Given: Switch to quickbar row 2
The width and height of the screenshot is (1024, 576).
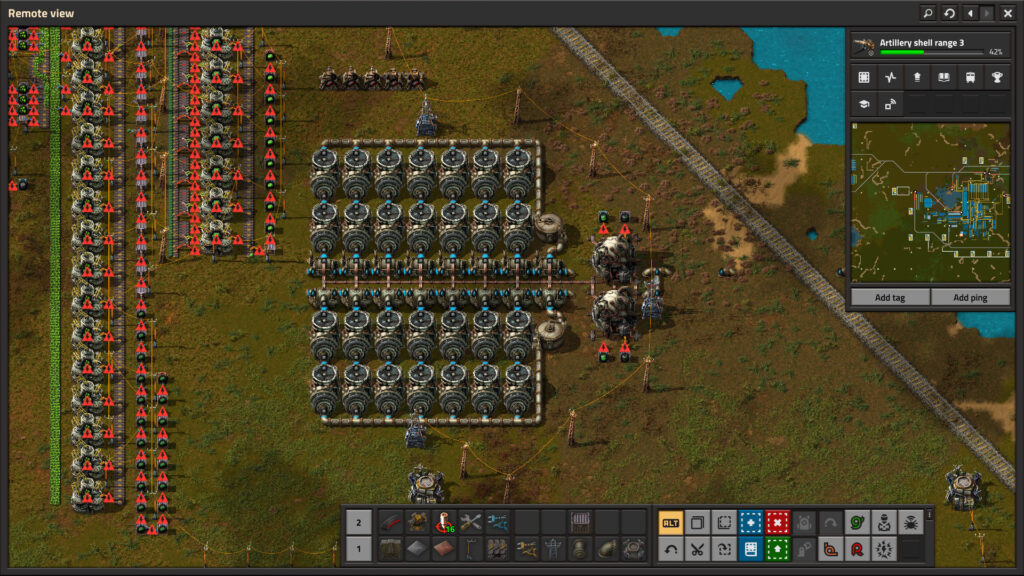Looking at the screenshot, I should point(359,522).
